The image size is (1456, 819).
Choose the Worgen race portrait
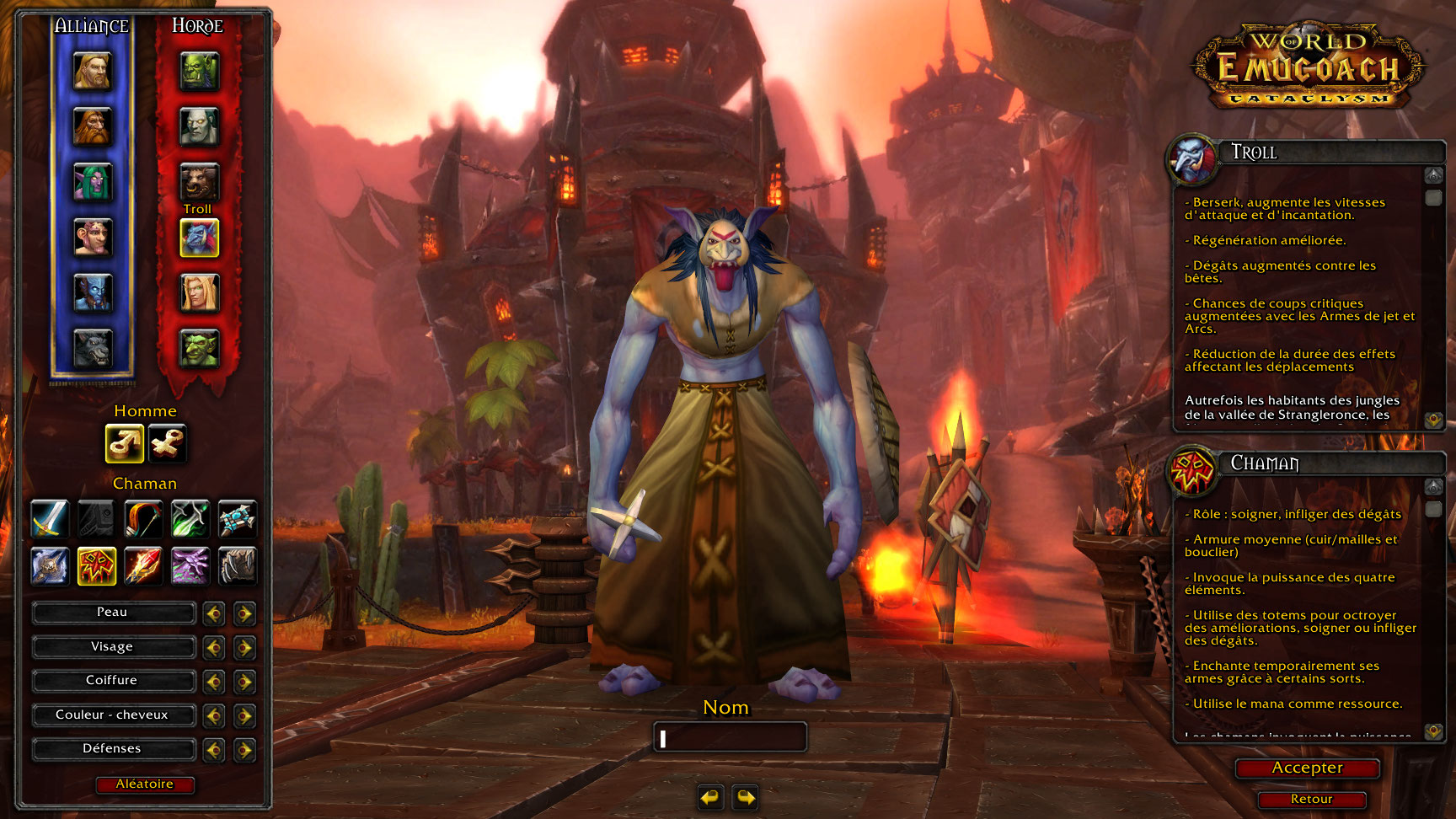point(93,348)
